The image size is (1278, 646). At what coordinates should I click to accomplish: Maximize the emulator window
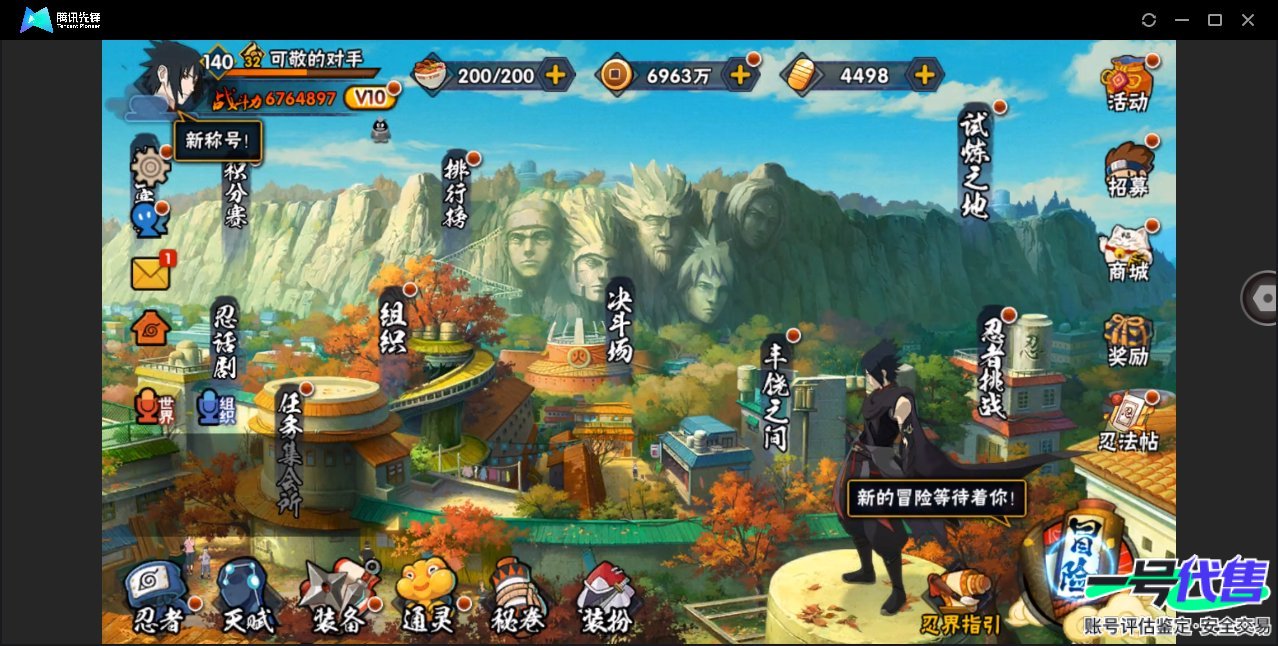click(x=1215, y=20)
